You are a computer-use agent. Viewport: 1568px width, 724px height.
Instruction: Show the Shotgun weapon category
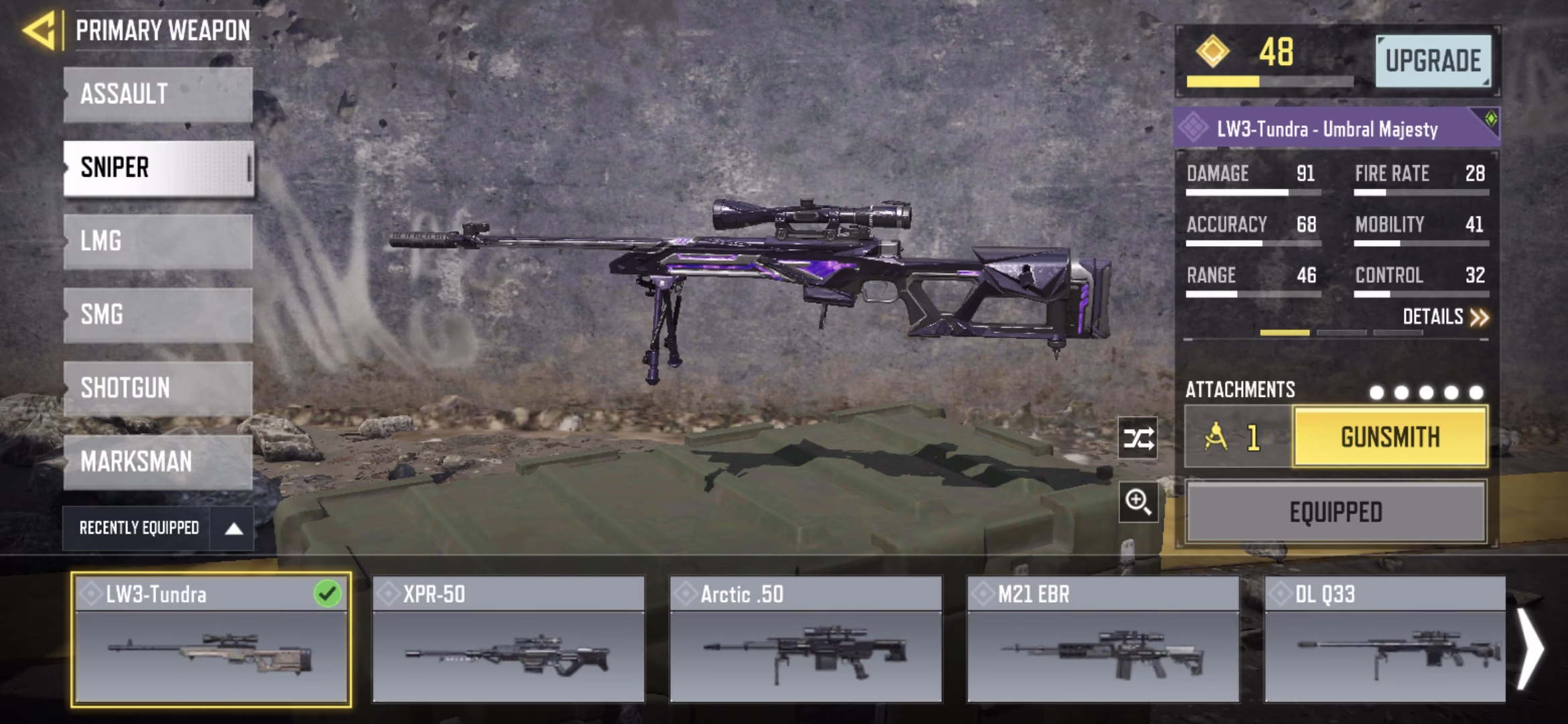[158, 389]
